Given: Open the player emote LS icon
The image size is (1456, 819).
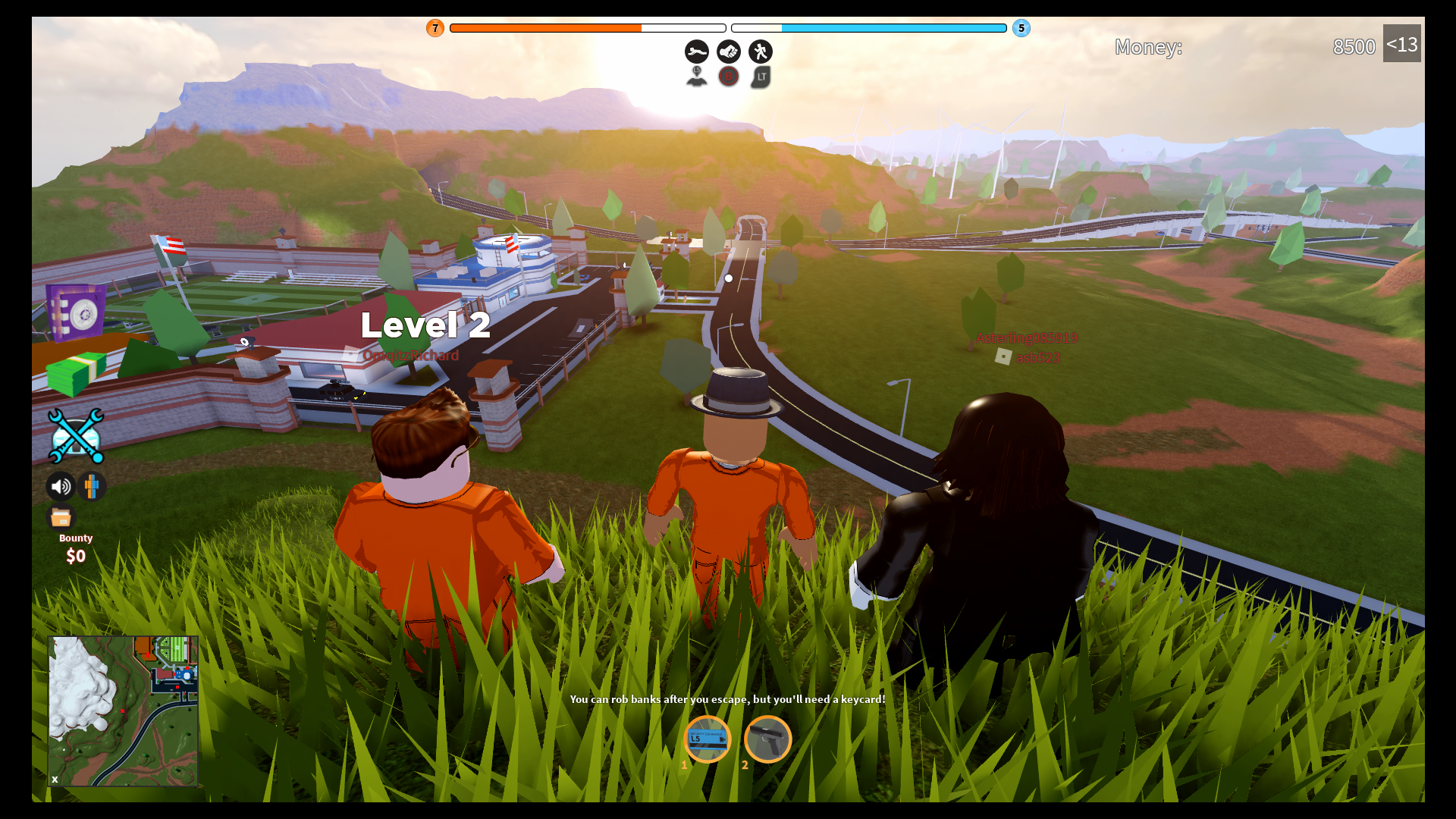Looking at the screenshot, I should click(x=696, y=76).
